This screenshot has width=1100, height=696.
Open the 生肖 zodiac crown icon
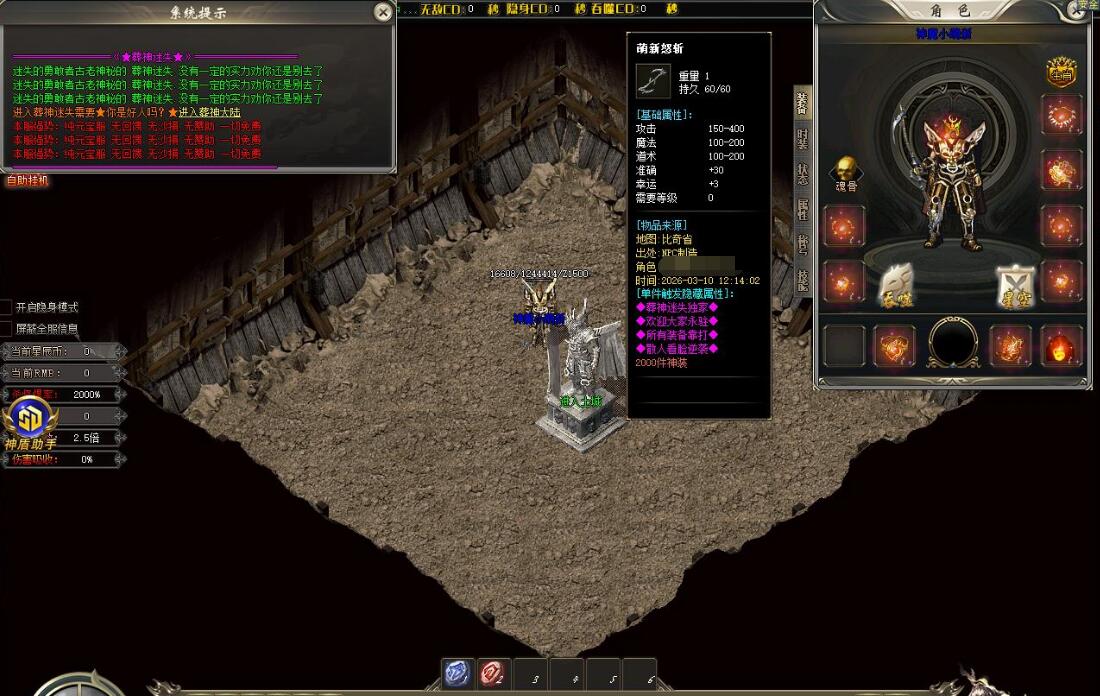point(1061,72)
